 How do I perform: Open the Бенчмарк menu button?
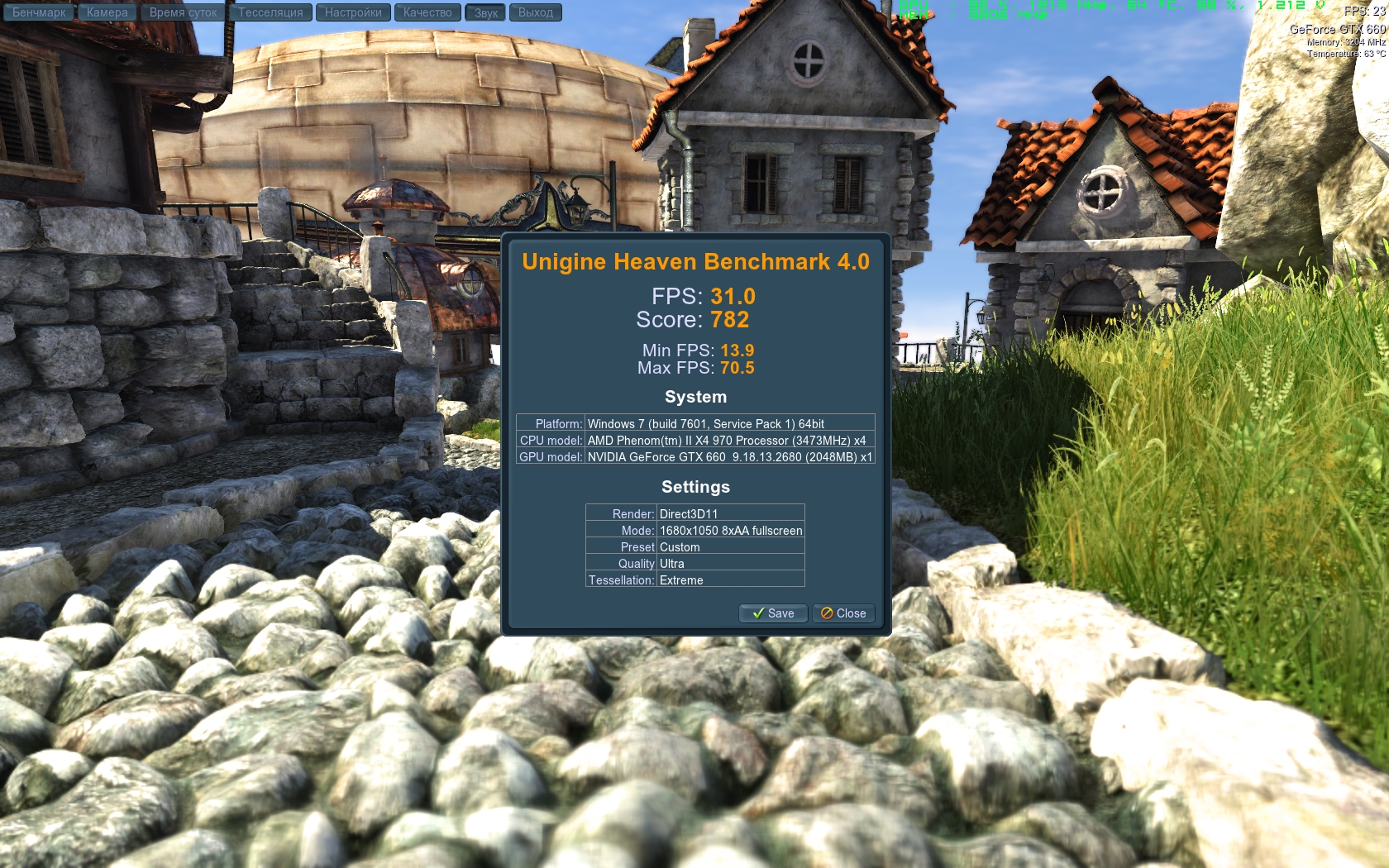[38, 12]
